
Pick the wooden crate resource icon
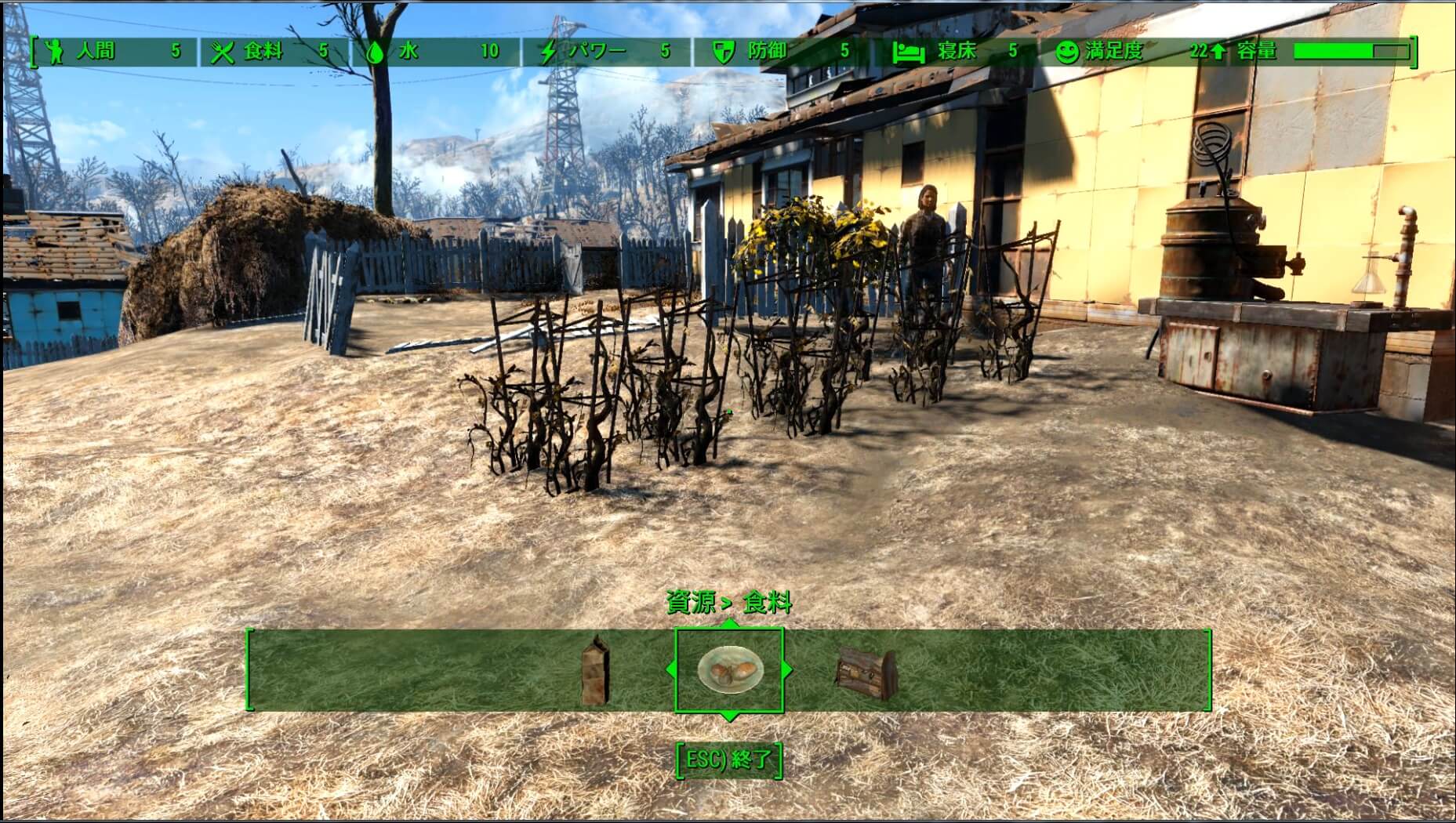(x=865, y=672)
